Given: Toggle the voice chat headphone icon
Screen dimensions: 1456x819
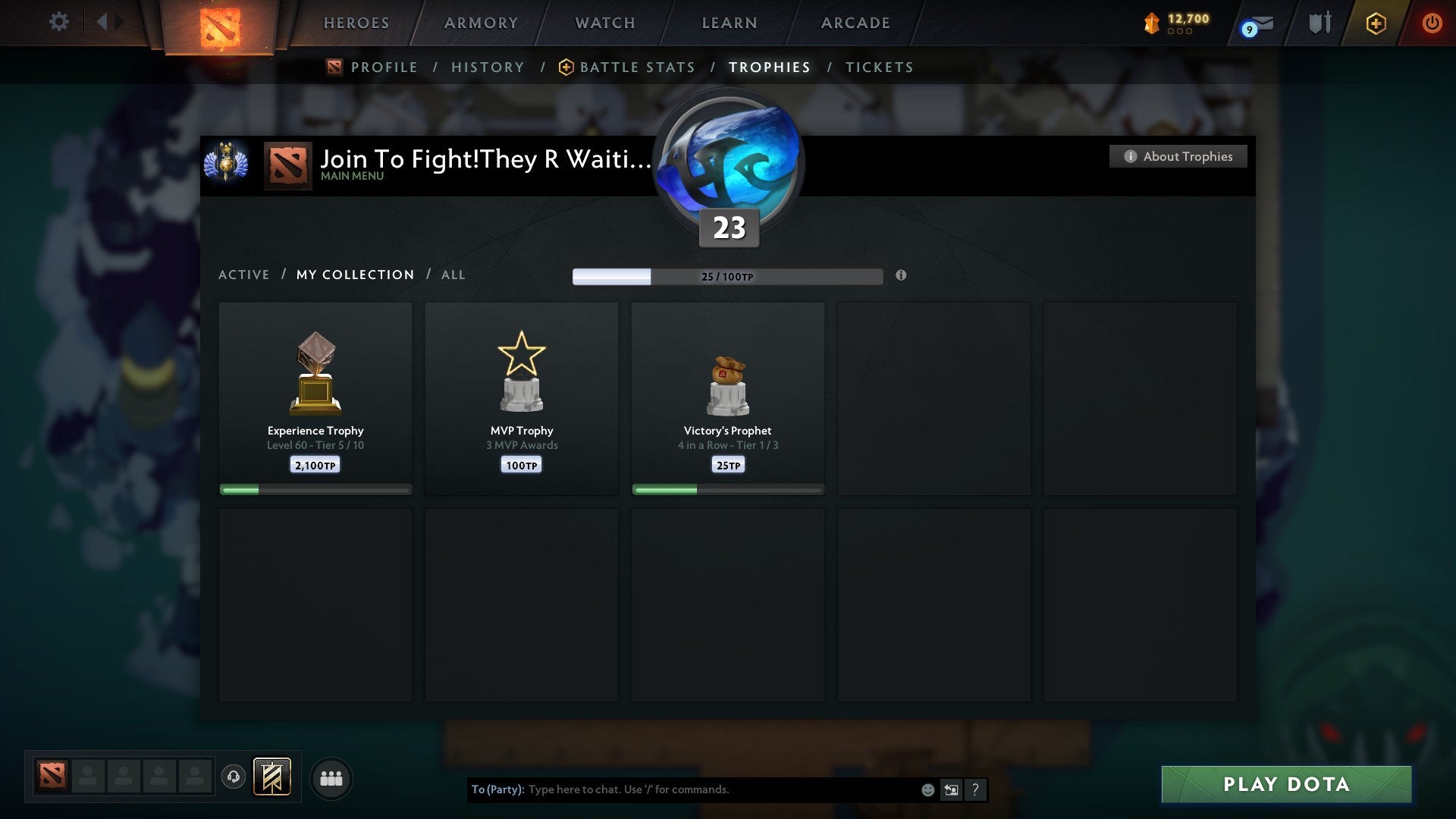Looking at the screenshot, I should 234,777.
